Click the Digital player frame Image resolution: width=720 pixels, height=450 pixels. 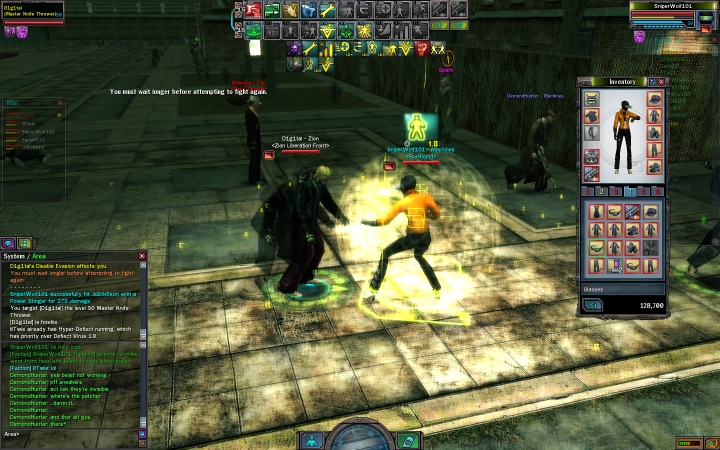pyautogui.click(x=32, y=12)
